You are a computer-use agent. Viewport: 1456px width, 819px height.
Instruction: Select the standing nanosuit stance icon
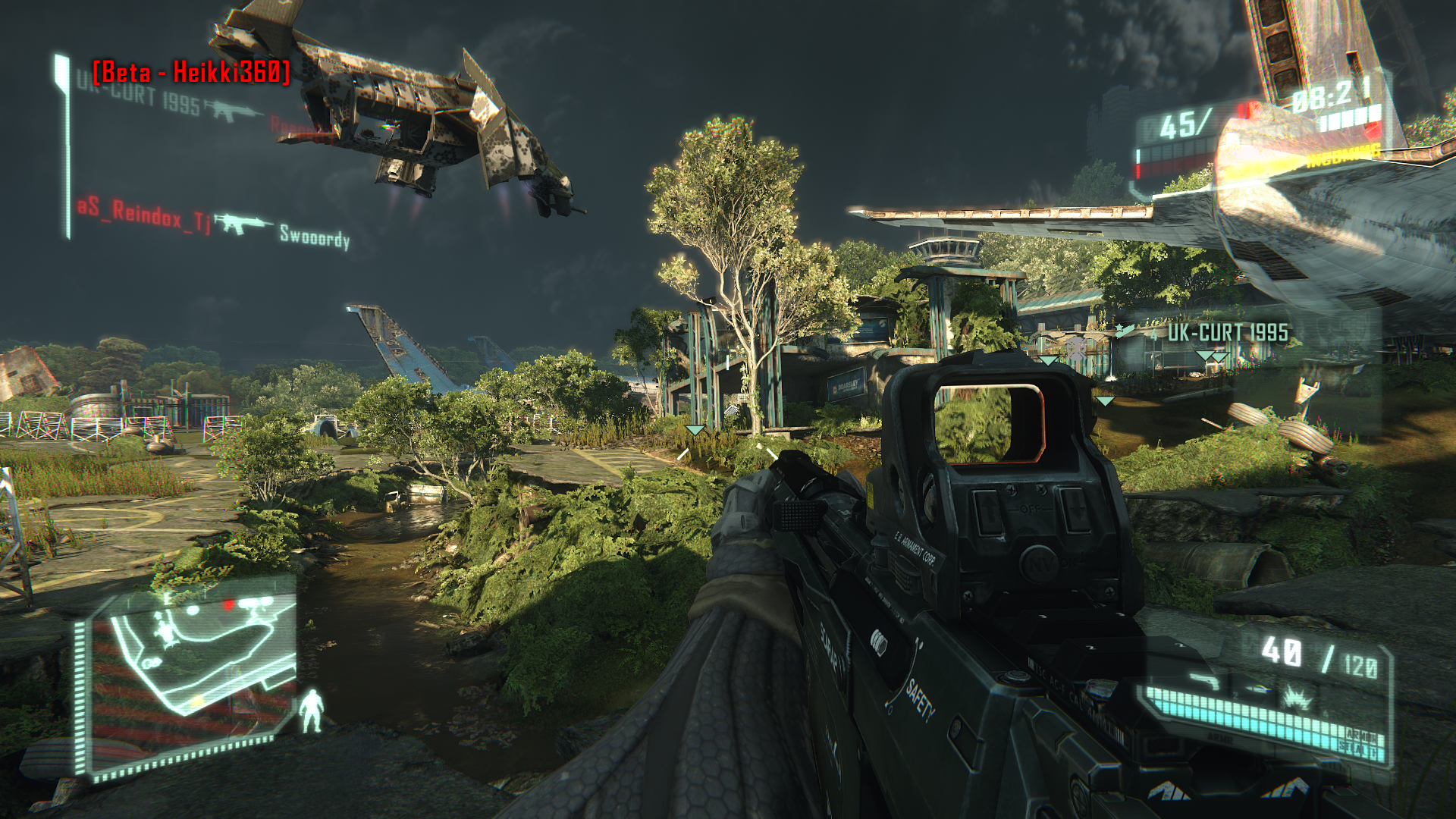(311, 711)
